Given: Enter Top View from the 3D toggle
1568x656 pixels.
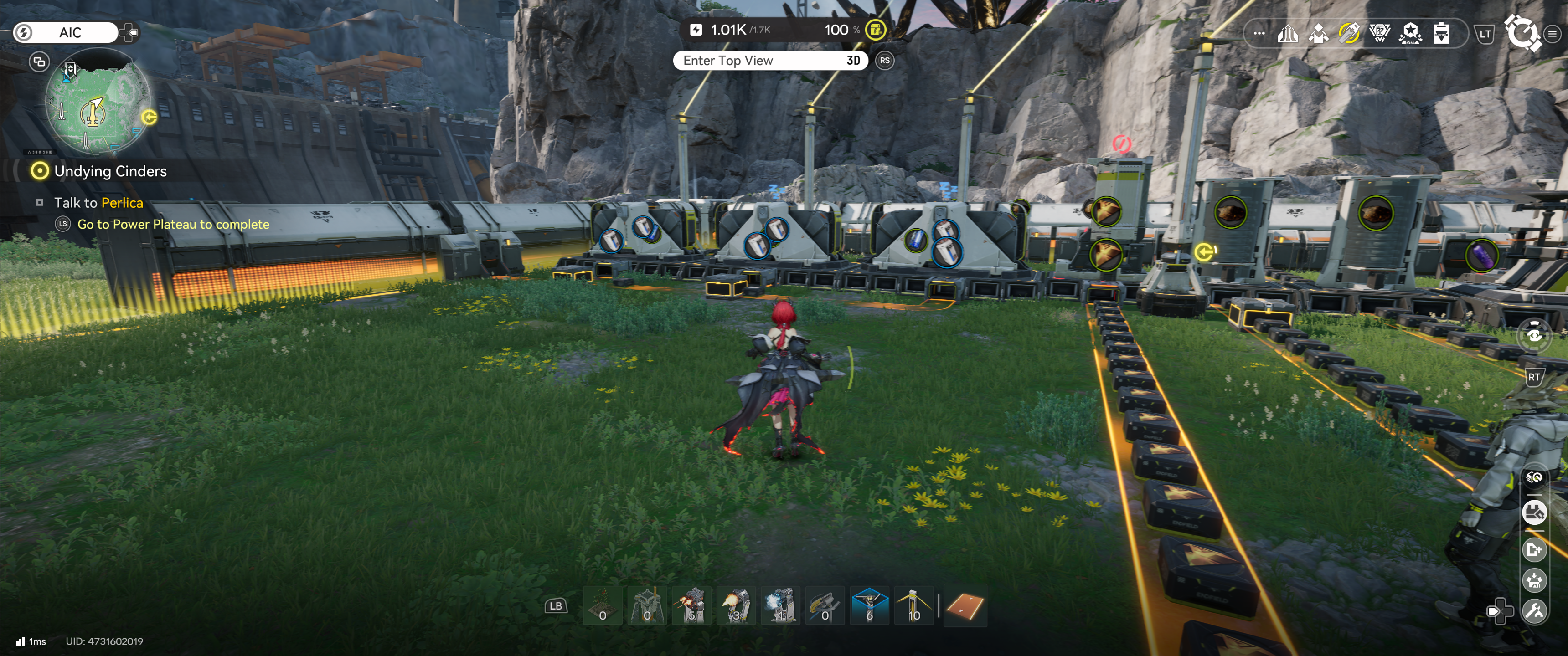Looking at the screenshot, I should pyautogui.click(x=770, y=60).
